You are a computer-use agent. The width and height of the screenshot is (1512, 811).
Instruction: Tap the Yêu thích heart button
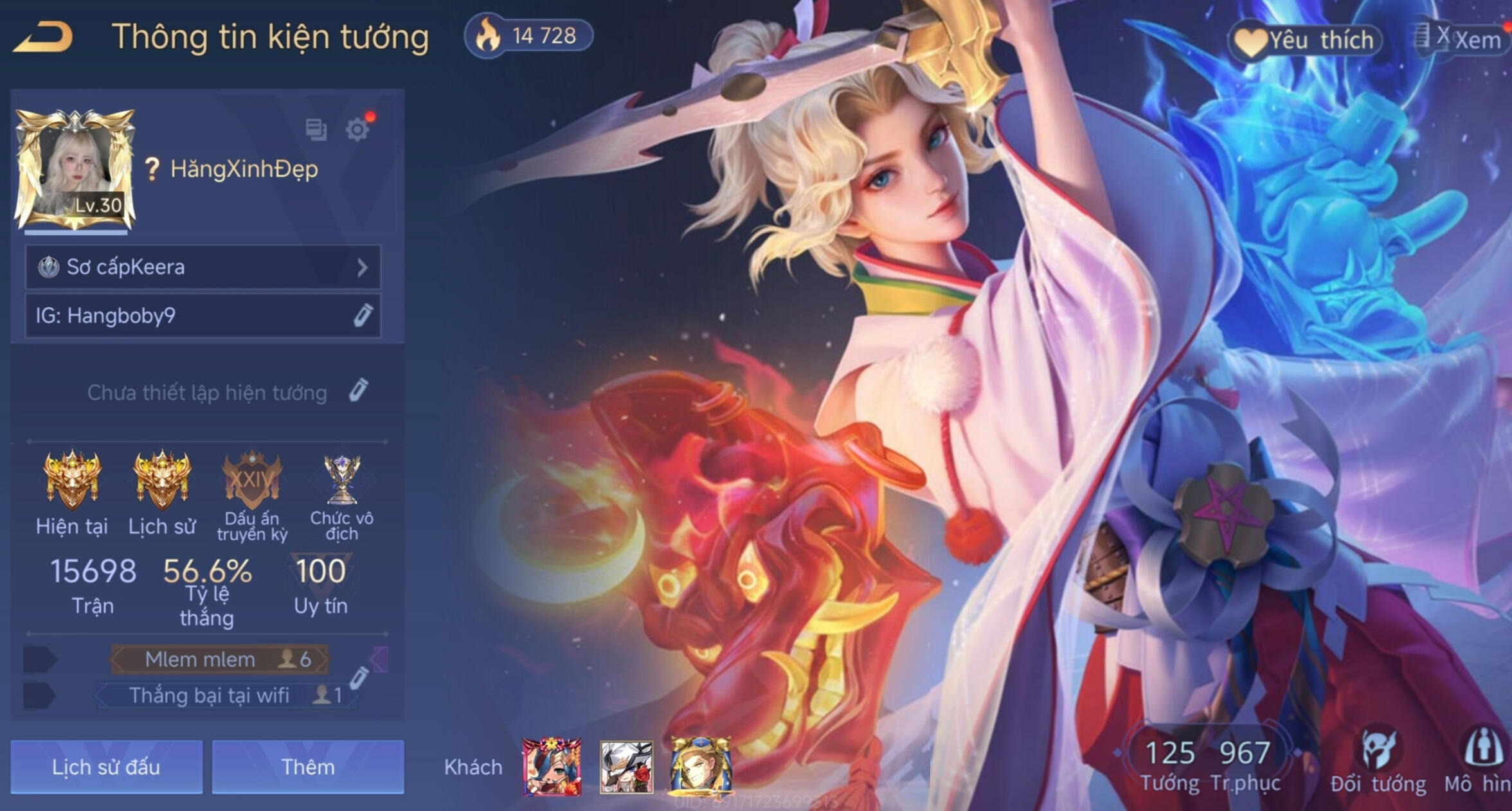1305,40
